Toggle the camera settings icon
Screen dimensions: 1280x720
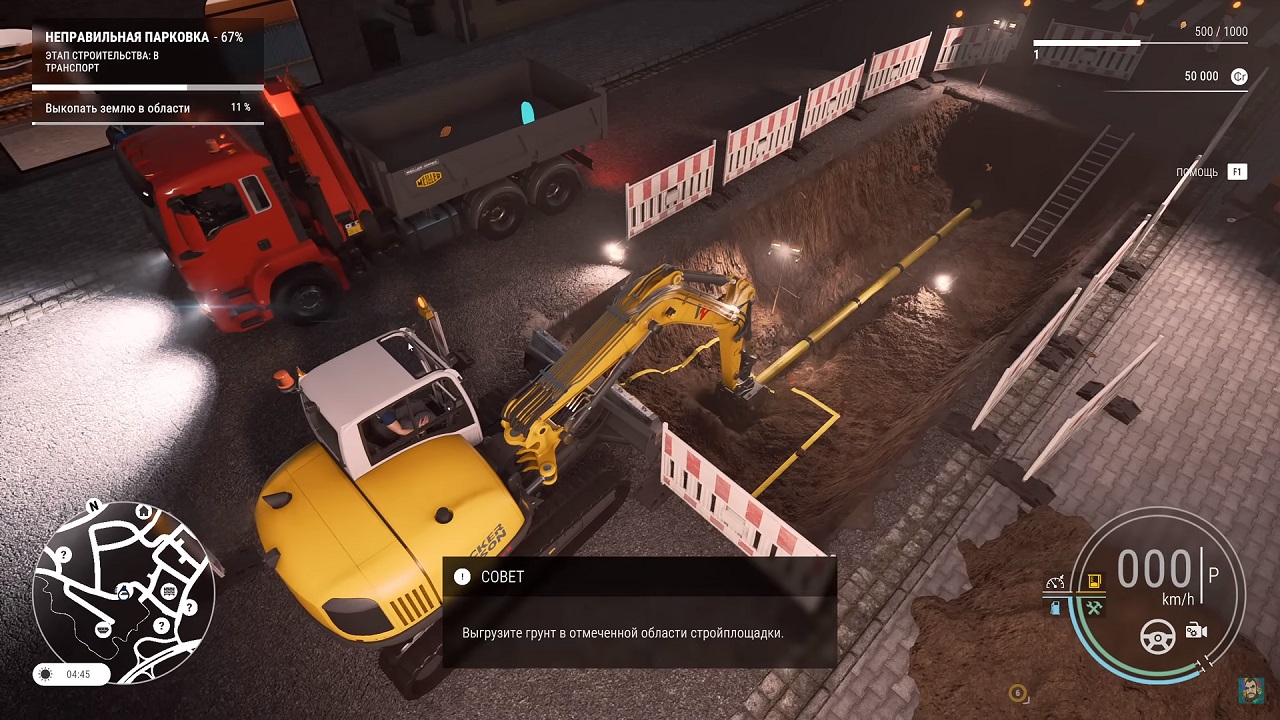pyautogui.click(x=1196, y=631)
